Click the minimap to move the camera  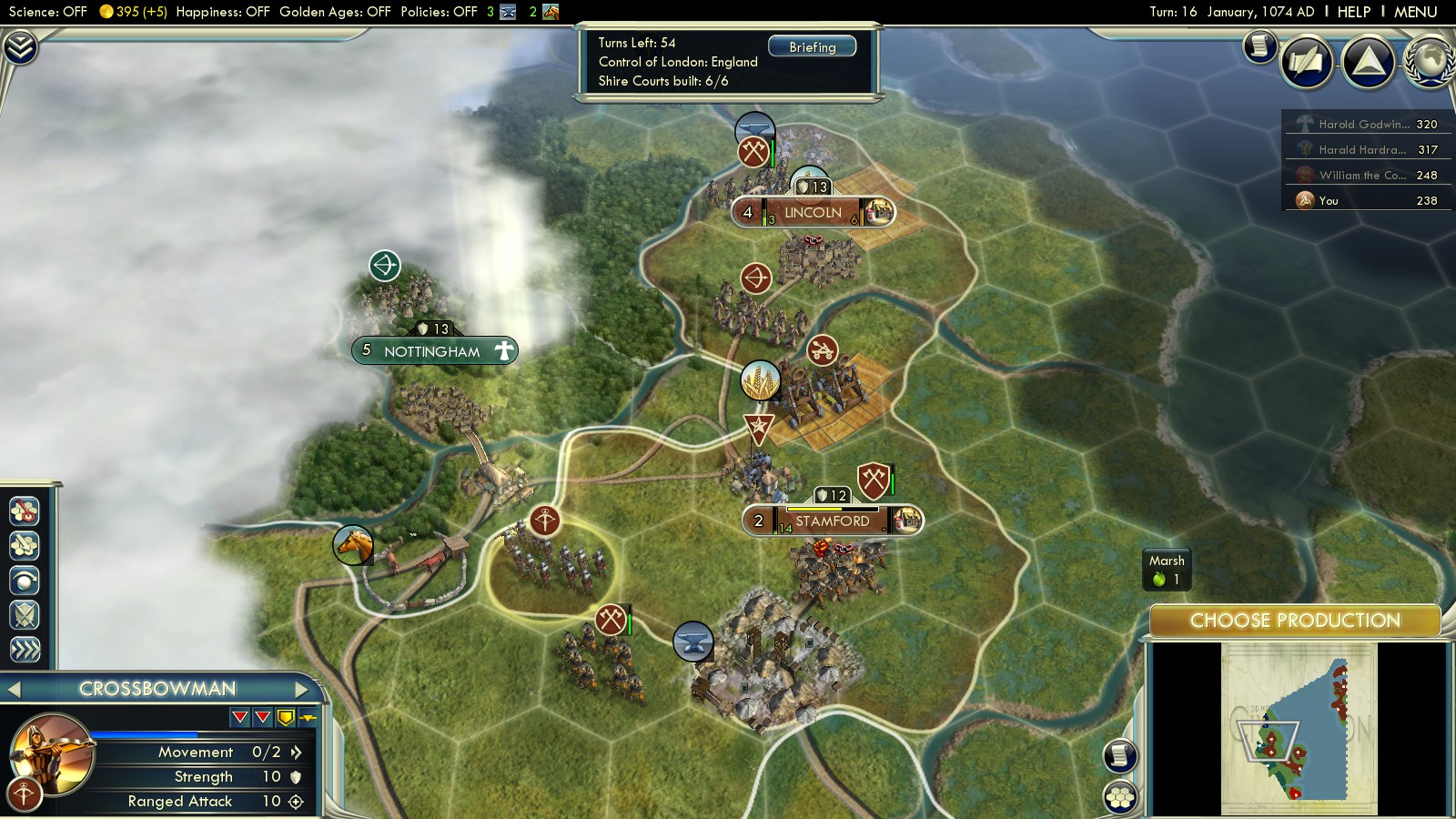(1299, 729)
